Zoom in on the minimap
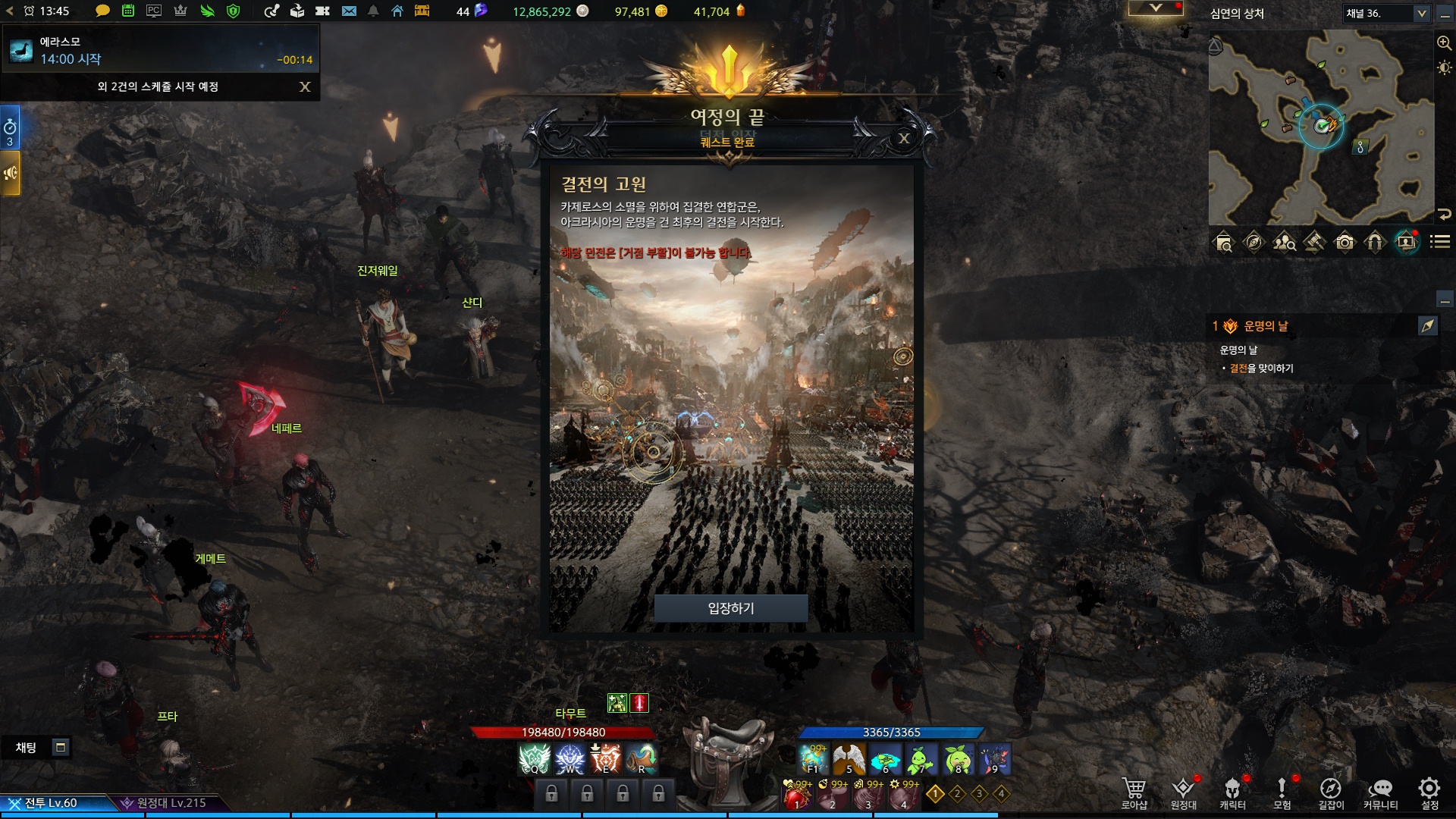The height and width of the screenshot is (819, 1456). tap(1444, 43)
